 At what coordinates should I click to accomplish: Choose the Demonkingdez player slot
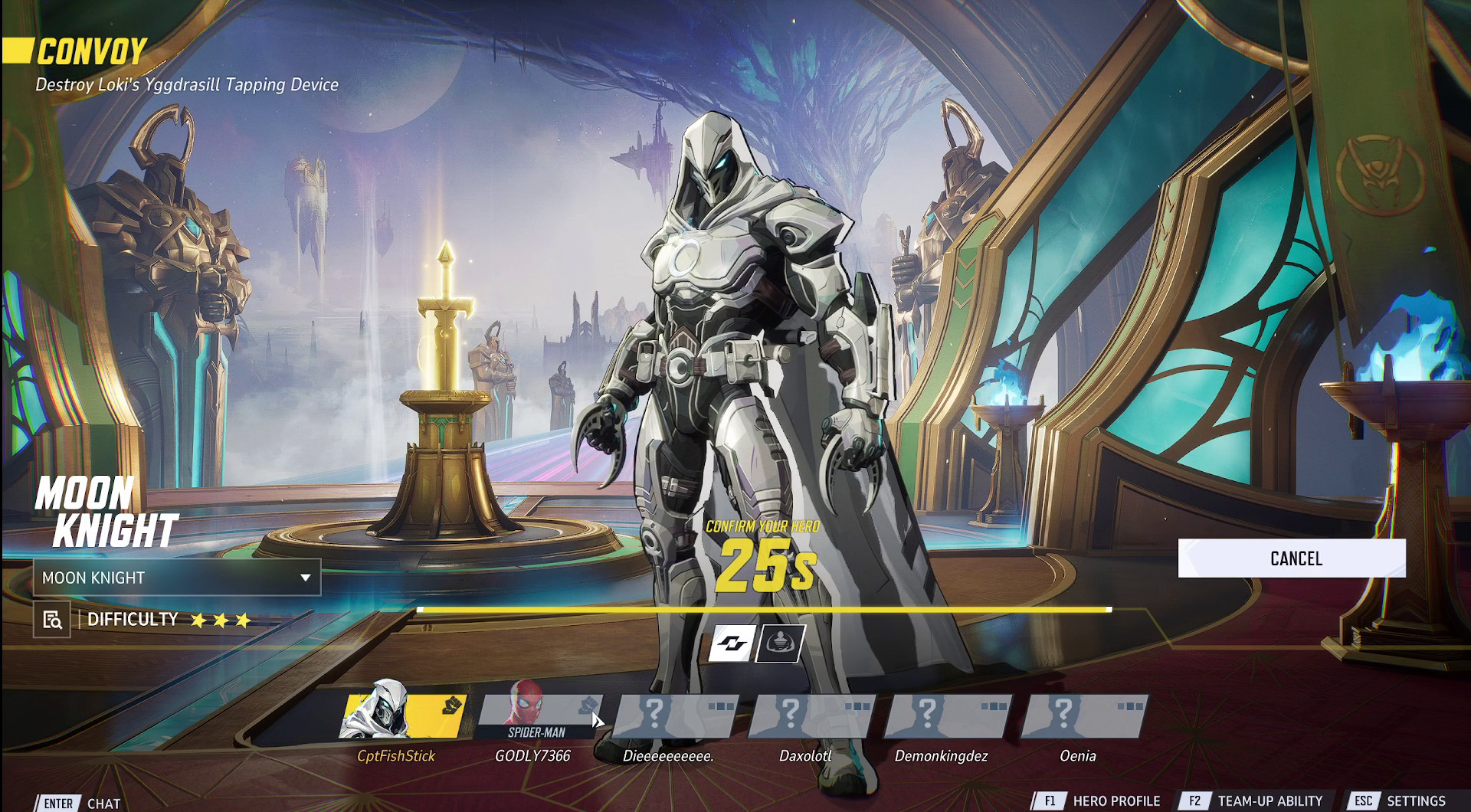[948, 717]
